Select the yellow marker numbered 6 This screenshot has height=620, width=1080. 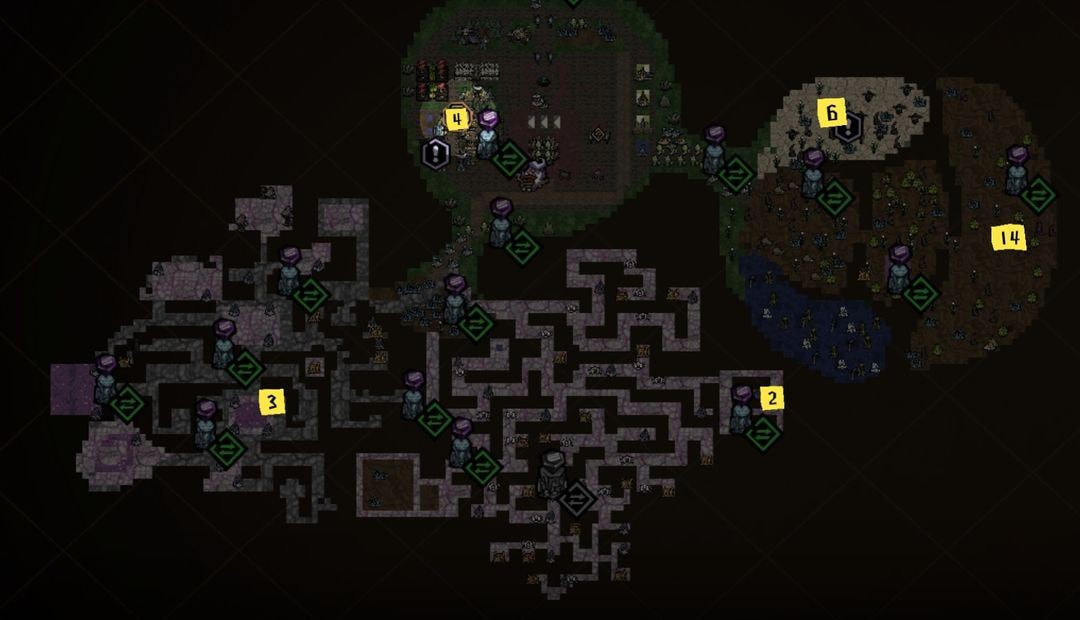tap(832, 113)
